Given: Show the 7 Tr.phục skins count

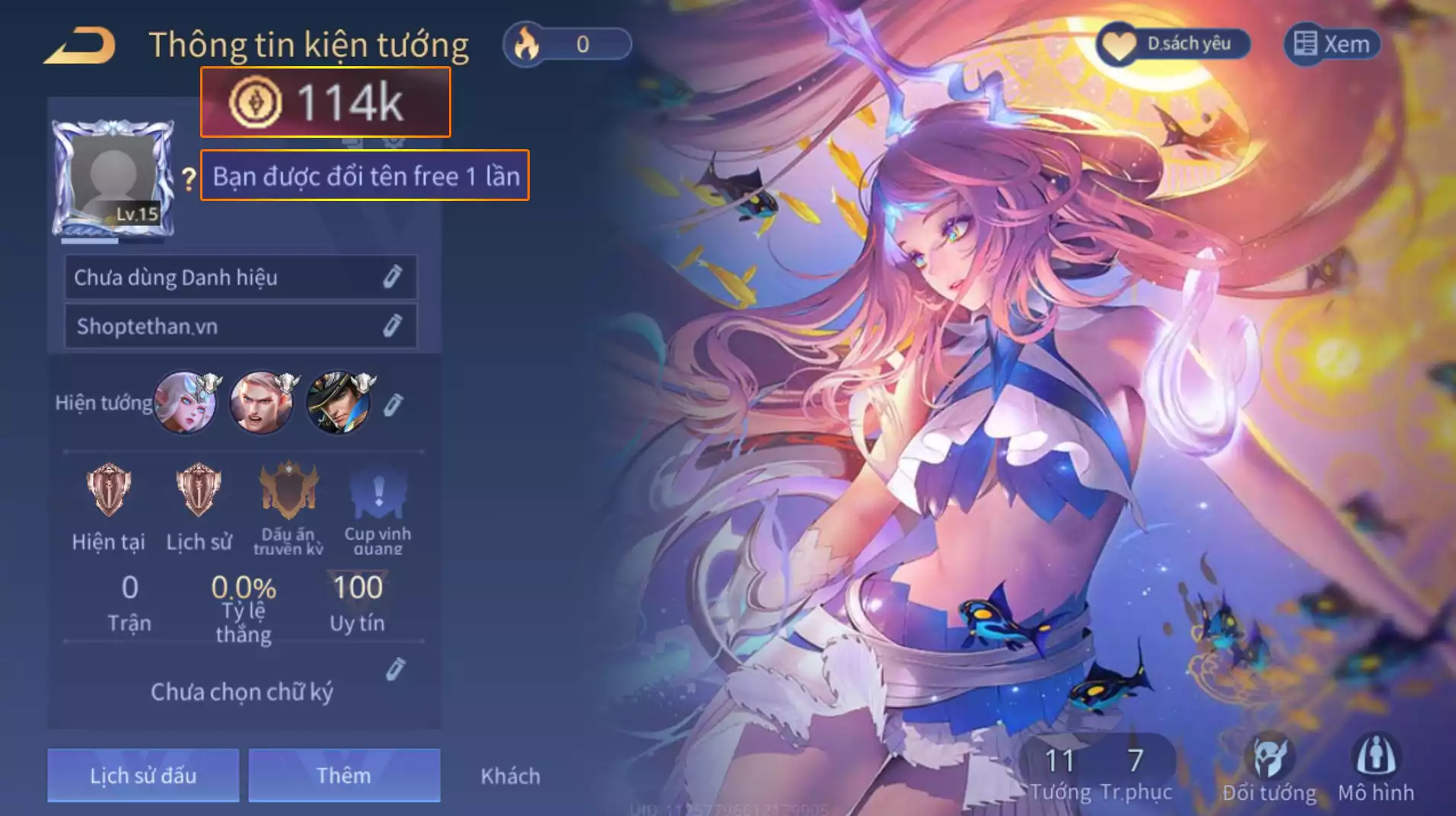Looking at the screenshot, I should coord(1136,773).
